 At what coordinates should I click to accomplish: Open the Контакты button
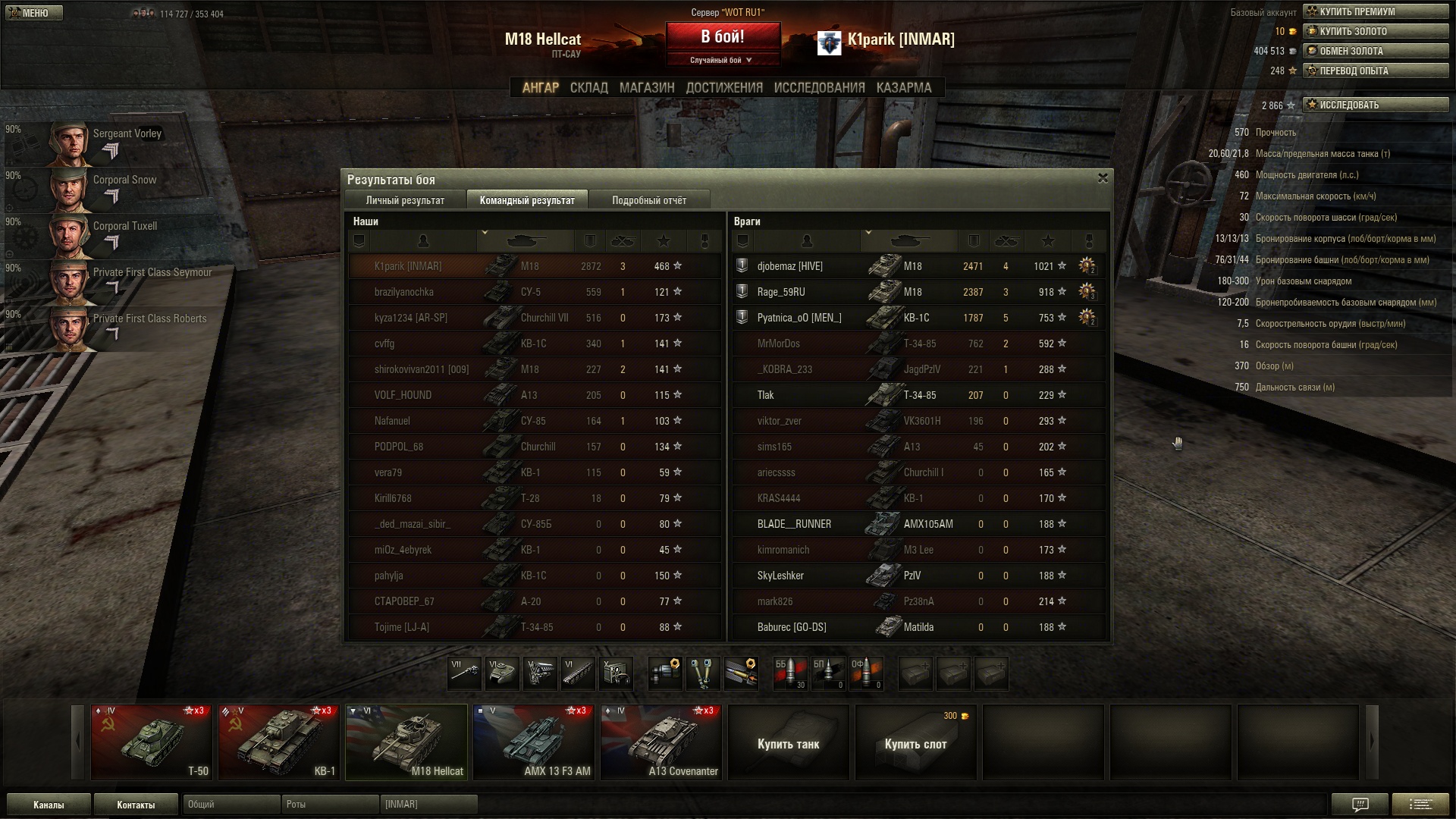[136, 805]
